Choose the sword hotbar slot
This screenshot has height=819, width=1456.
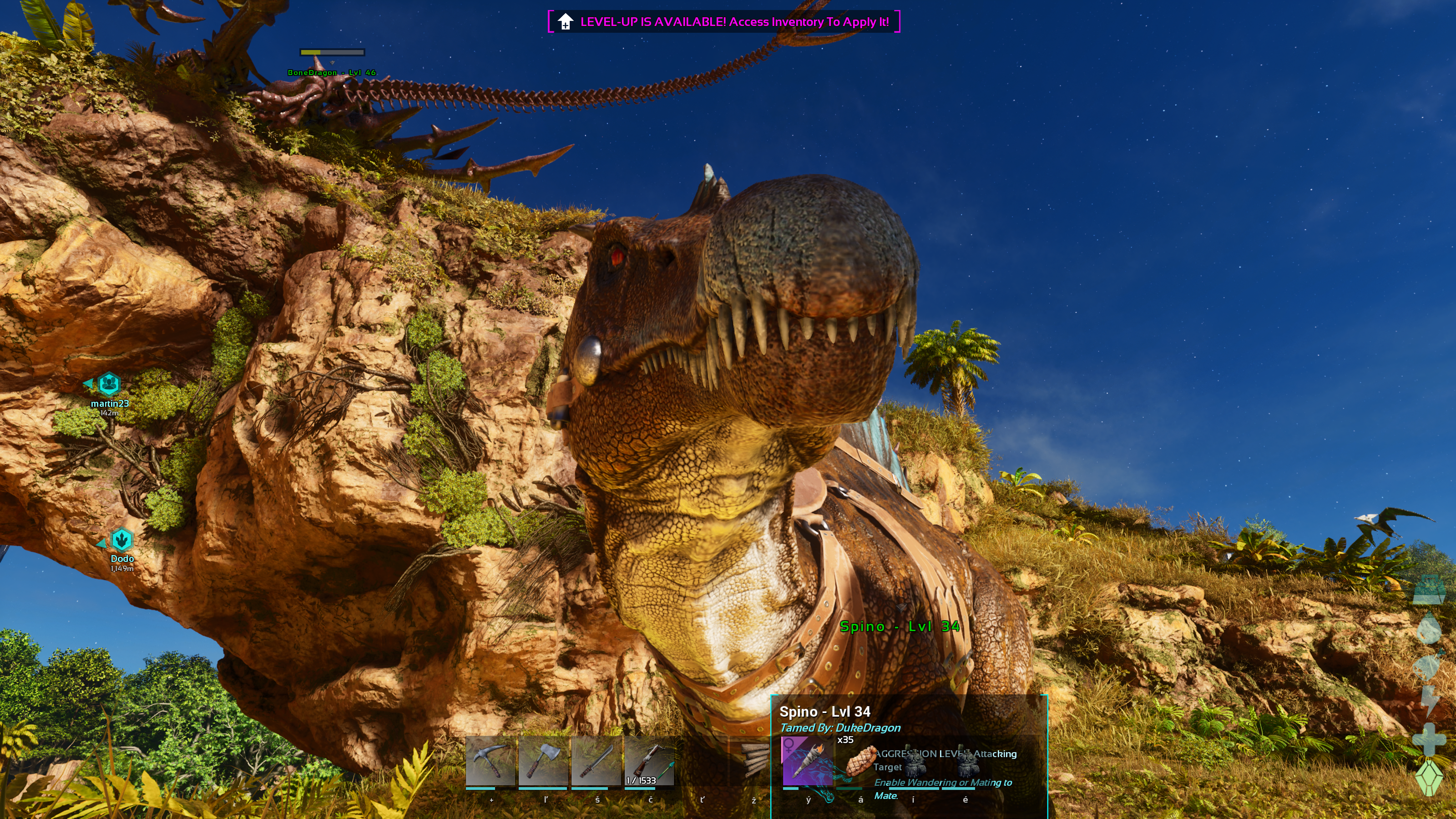click(596, 761)
